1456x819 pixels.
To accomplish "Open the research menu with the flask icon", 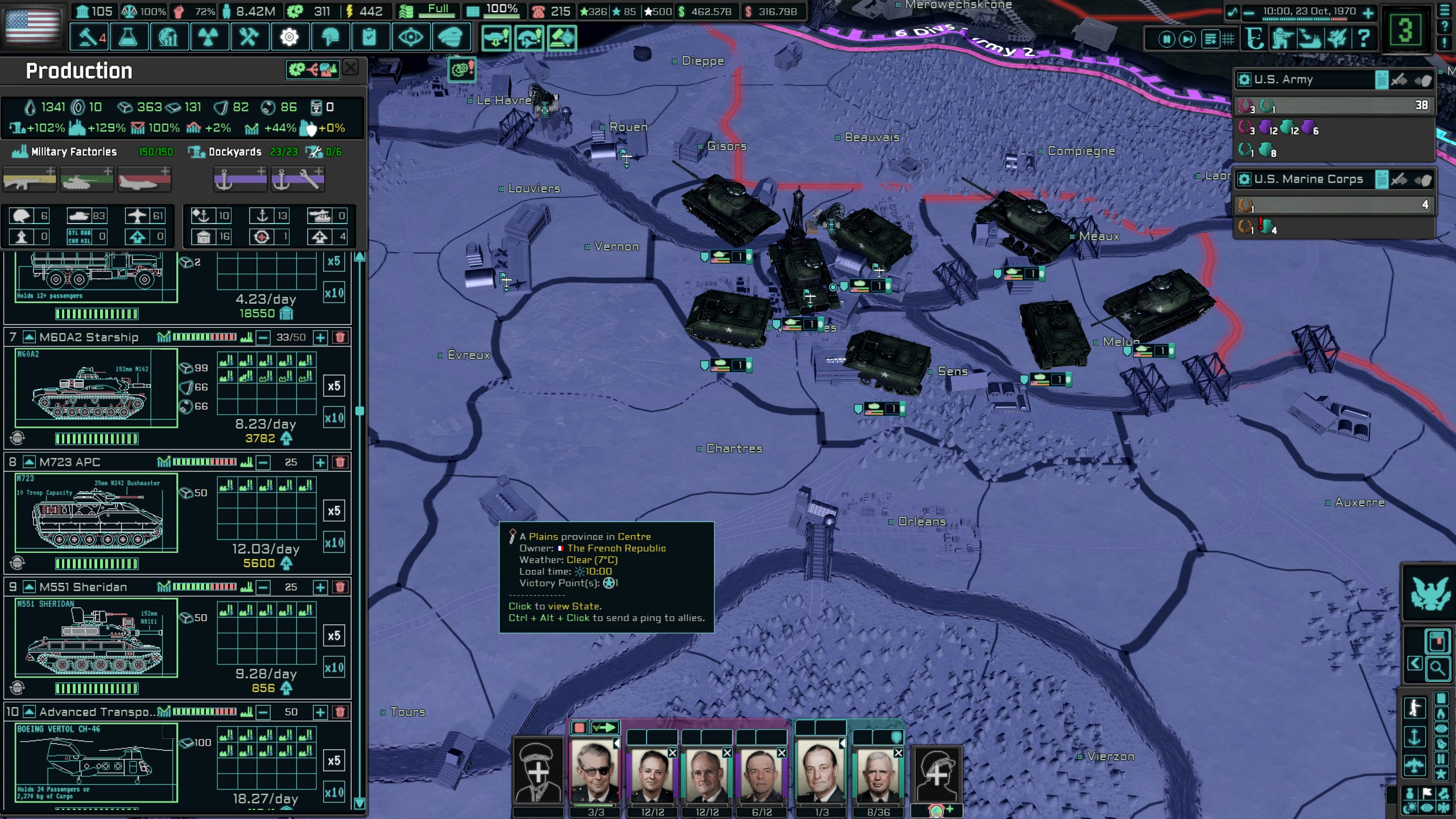I will (x=129, y=37).
